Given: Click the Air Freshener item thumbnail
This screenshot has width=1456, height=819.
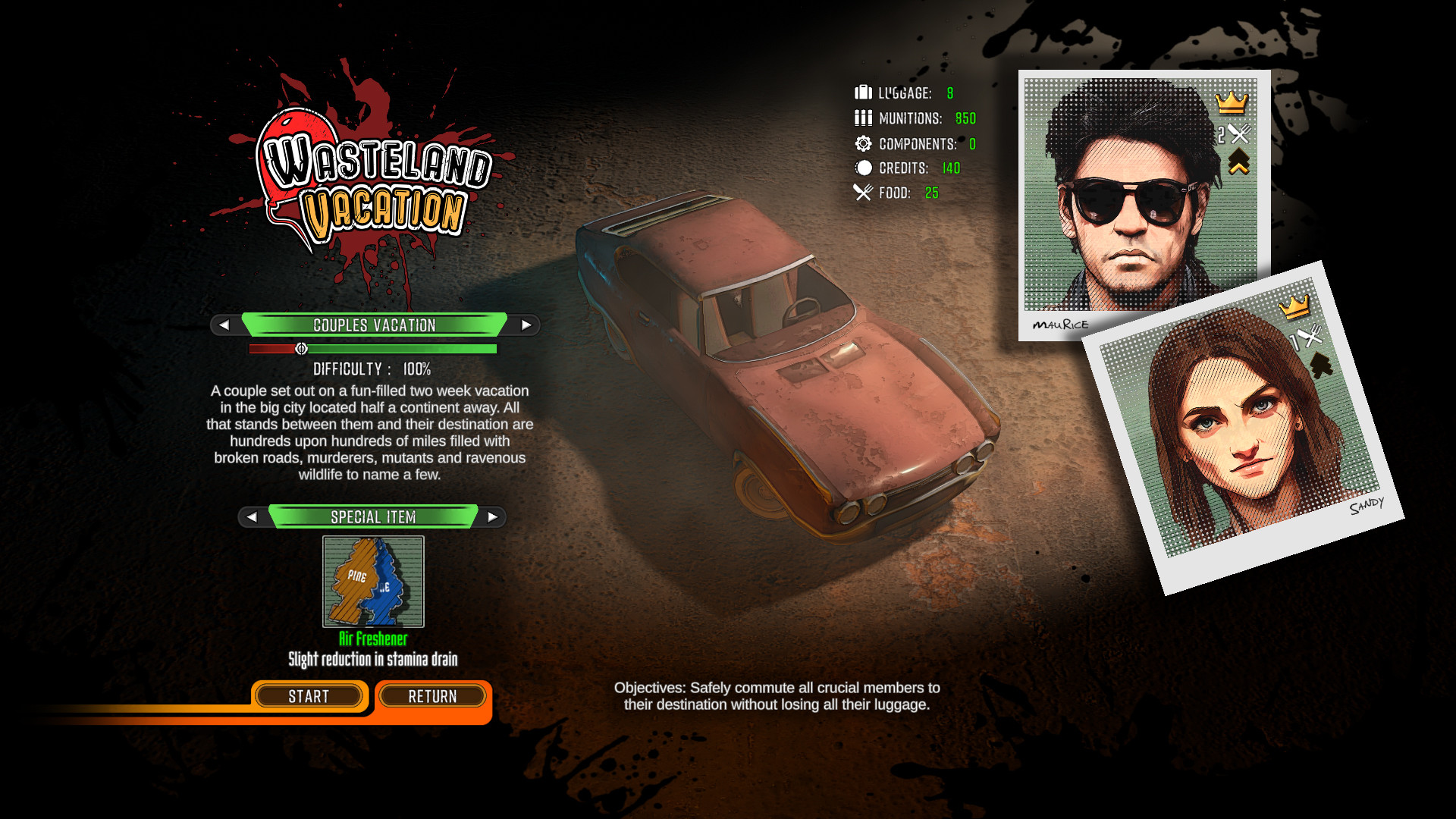Looking at the screenshot, I should click(372, 582).
